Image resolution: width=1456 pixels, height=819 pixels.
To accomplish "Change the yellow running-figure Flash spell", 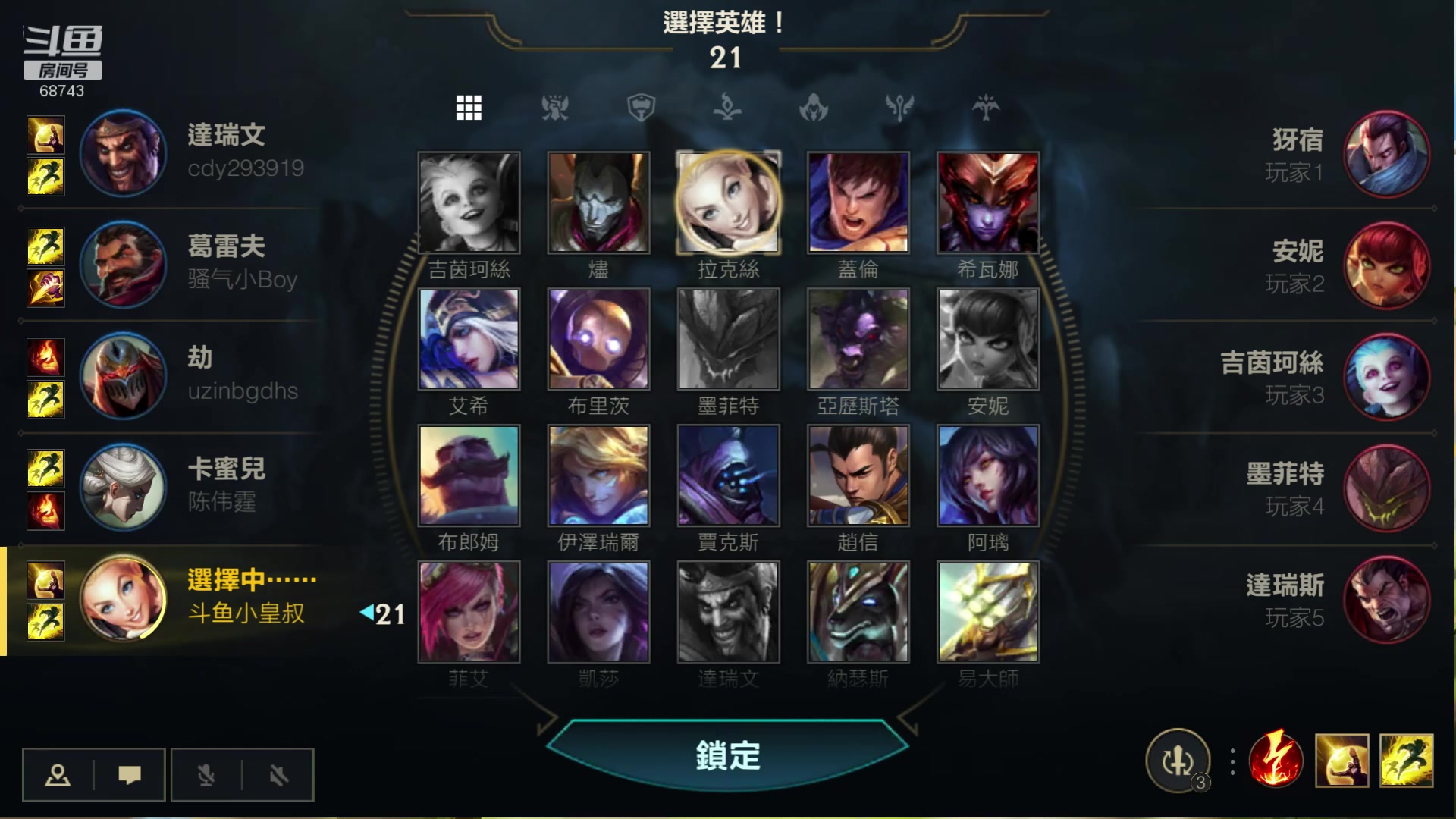I will click(x=1407, y=761).
